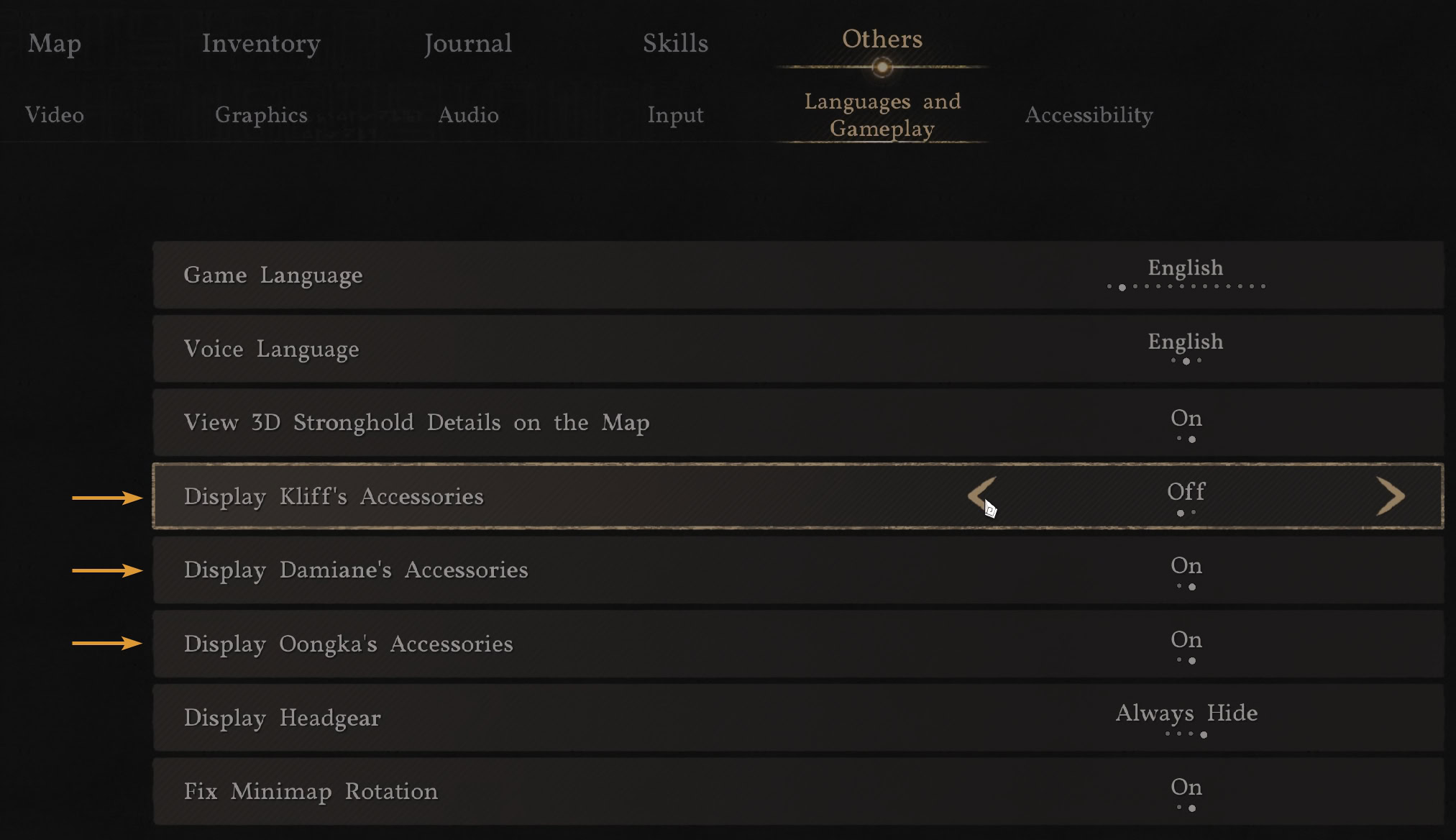Switch to the Map tab
Screen dimensions: 1456x840
tap(54, 44)
